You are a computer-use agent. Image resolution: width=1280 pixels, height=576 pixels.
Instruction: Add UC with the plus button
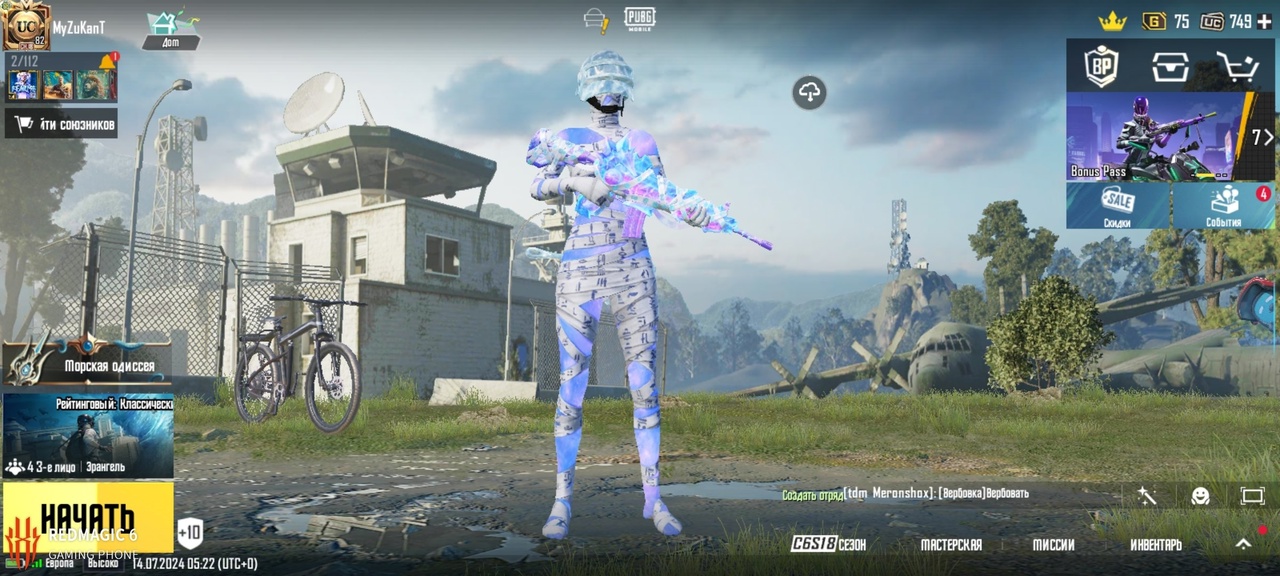coord(1265,21)
